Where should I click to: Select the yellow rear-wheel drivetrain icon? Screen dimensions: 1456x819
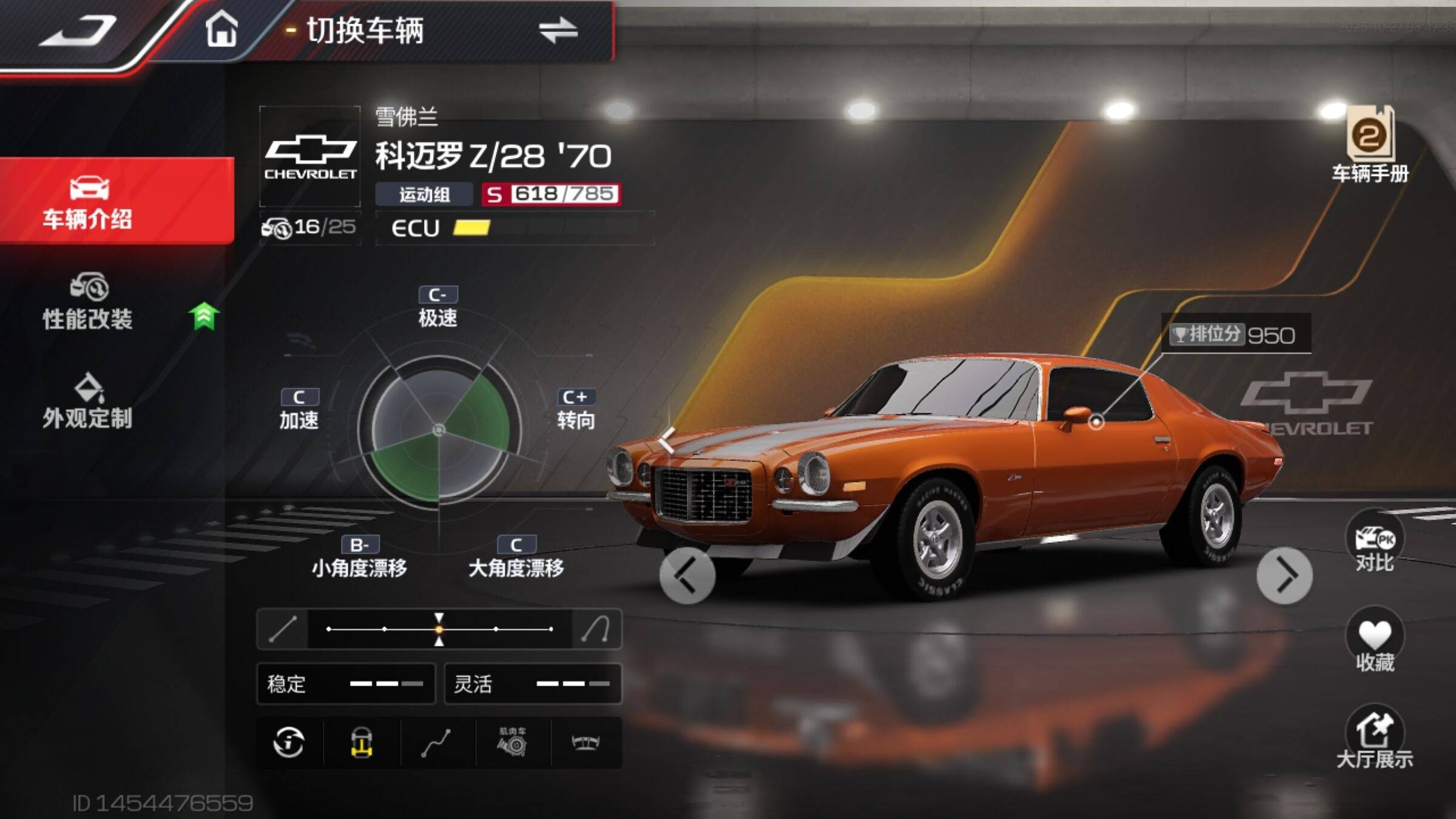coord(362,743)
